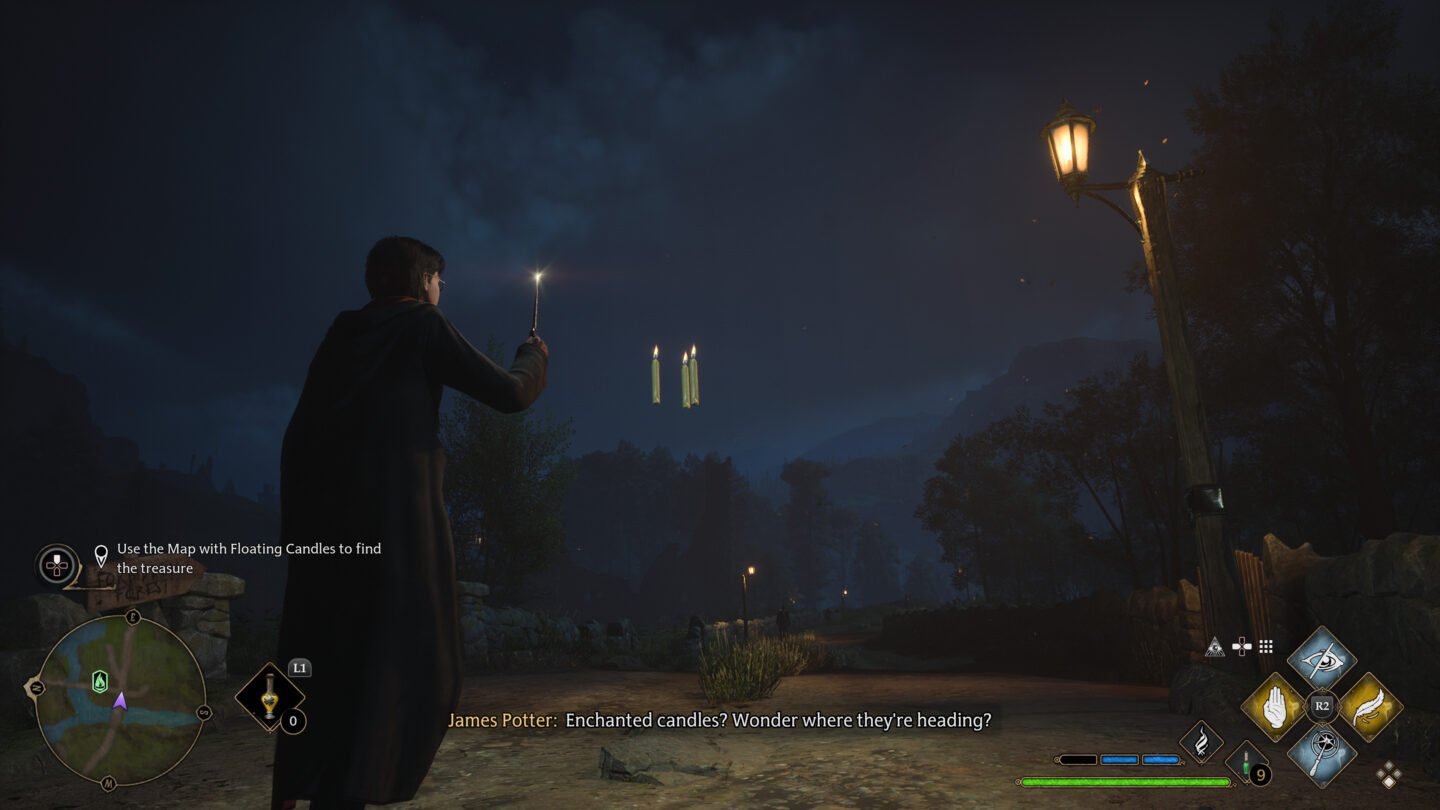Choose the wand-and-circle spell slot
Screen dimensions: 1440x810
pos(1321,753)
